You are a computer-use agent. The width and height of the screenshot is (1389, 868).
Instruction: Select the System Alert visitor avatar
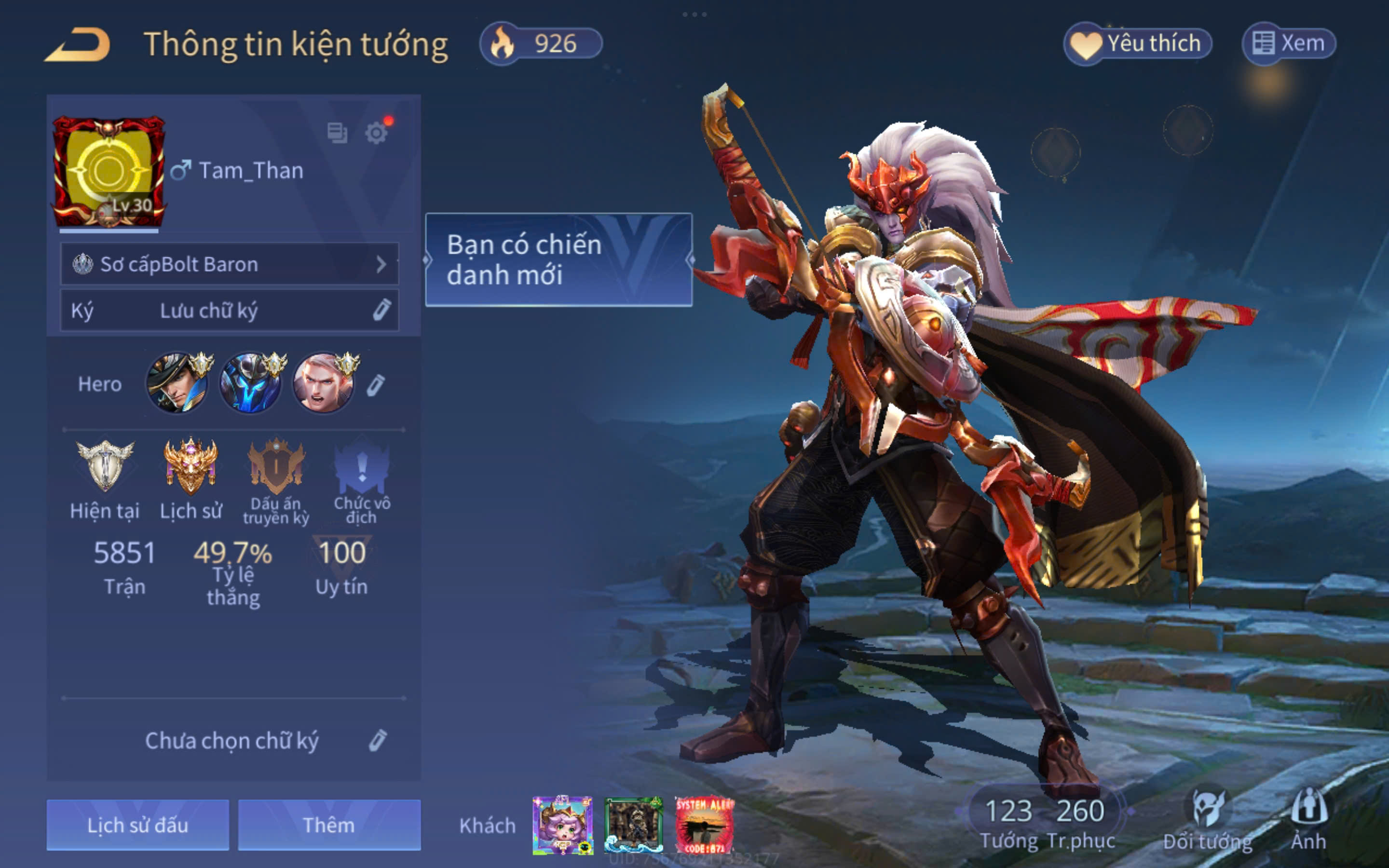point(704,825)
